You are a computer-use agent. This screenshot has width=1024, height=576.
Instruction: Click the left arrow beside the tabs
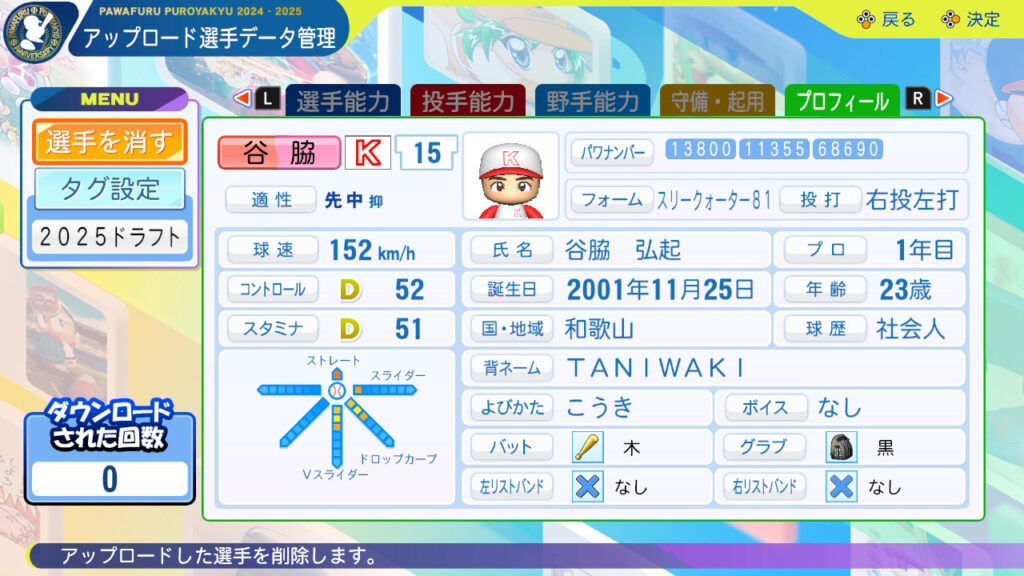pos(242,99)
